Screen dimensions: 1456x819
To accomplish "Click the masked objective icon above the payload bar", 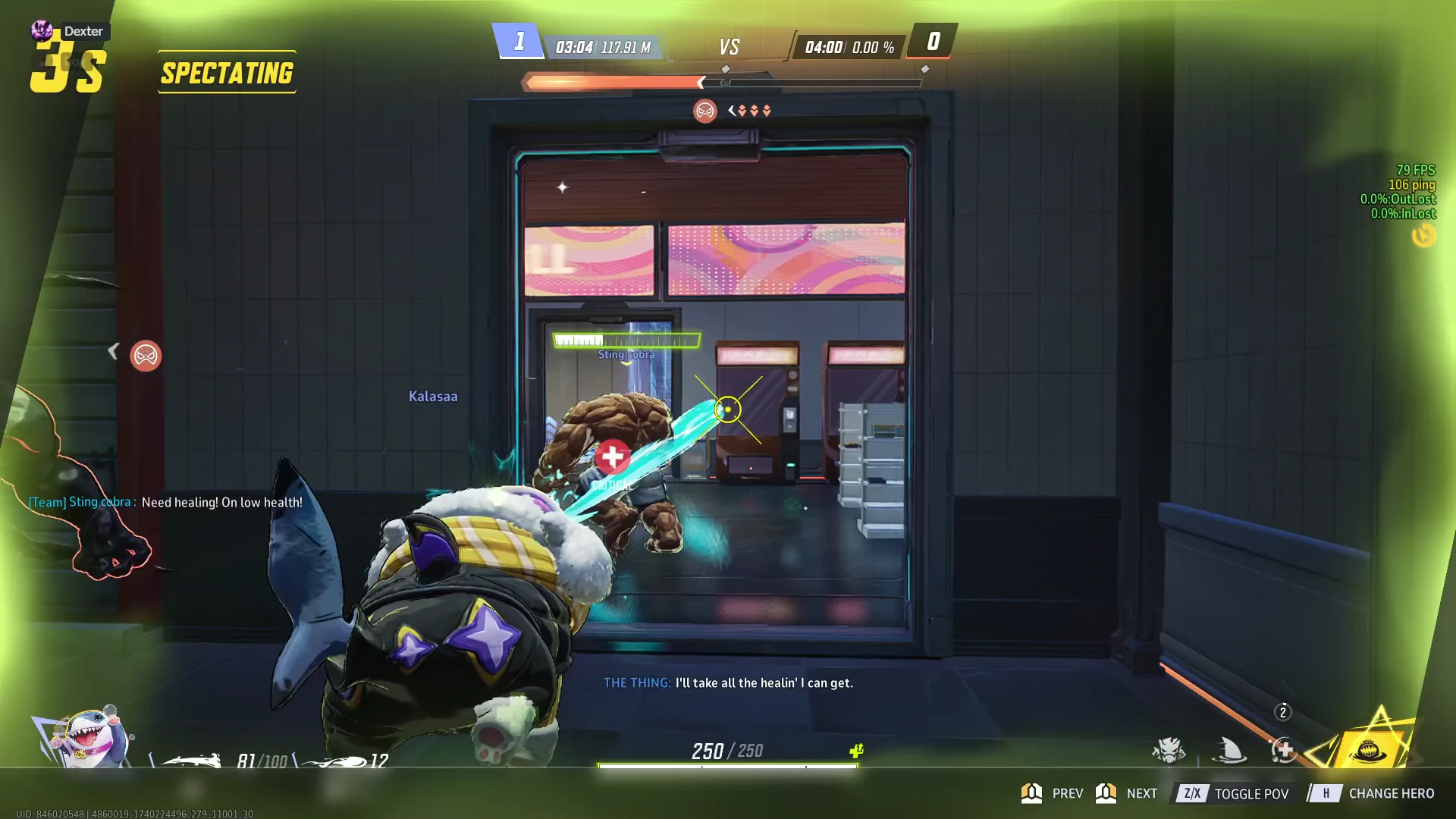I will click(704, 111).
